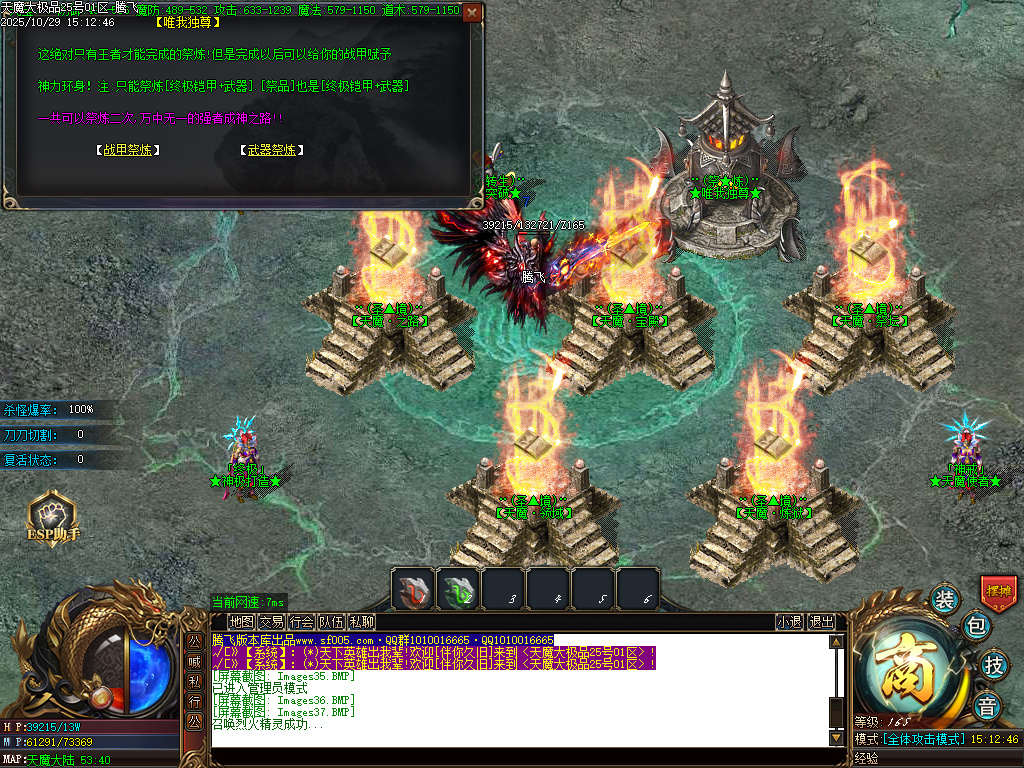Click the 小退 log-out button

click(x=789, y=622)
